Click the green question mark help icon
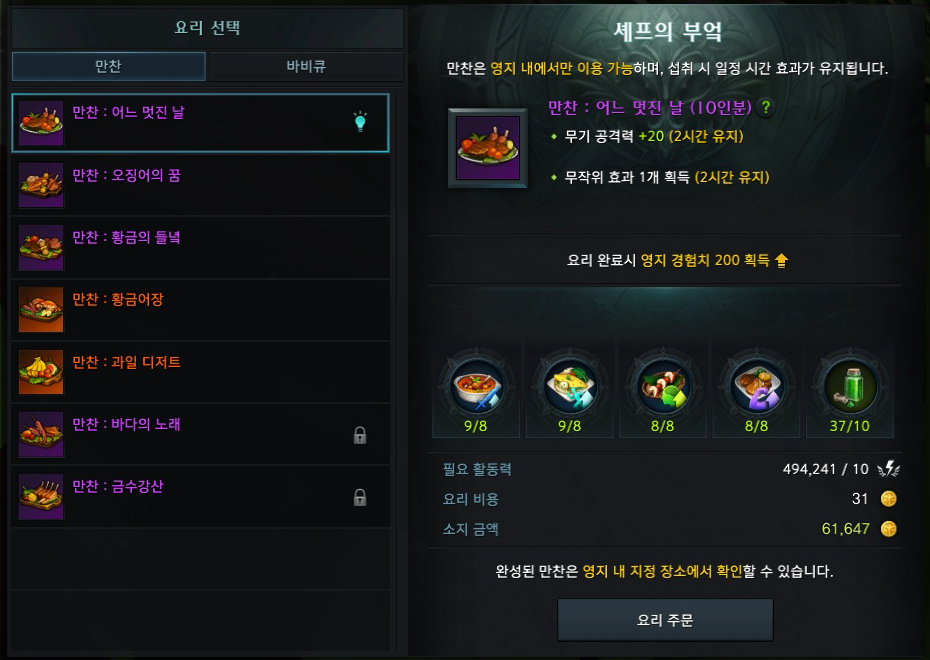This screenshot has width=930, height=660. pyautogui.click(x=767, y=108)
